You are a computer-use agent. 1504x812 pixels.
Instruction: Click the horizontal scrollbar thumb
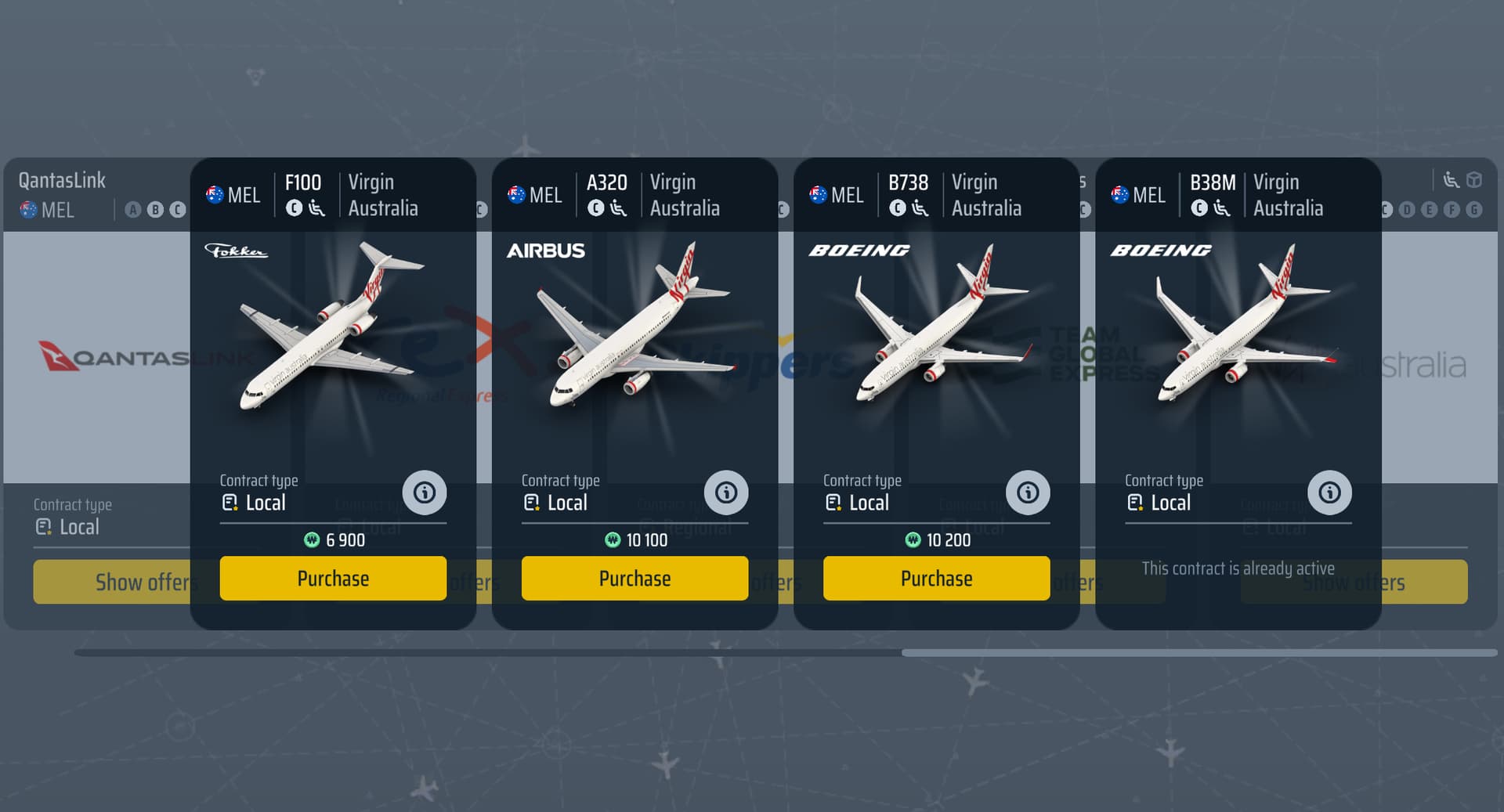tap(1198, 652)
